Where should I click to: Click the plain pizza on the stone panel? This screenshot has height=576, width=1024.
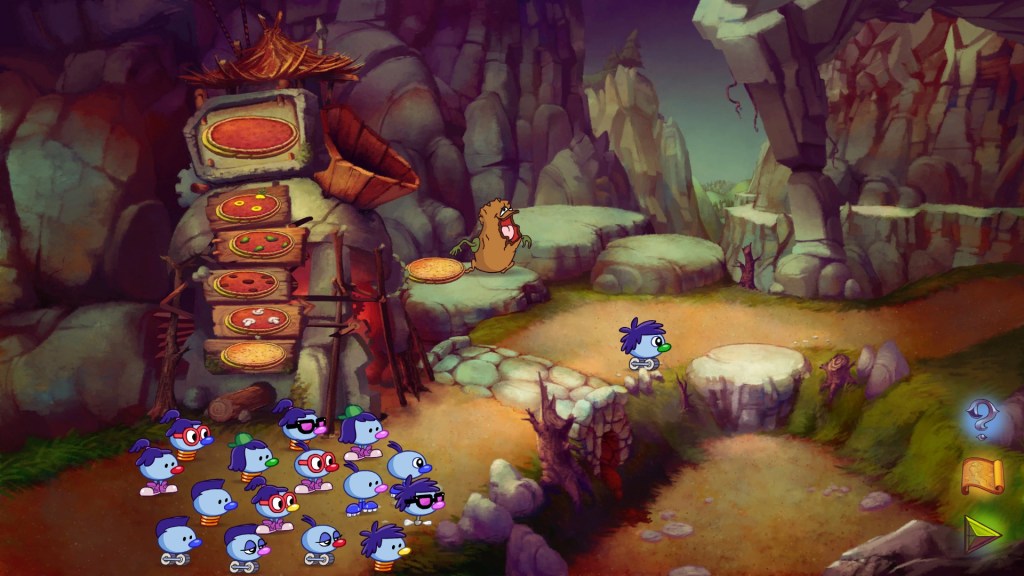click(x=251, y=136)
